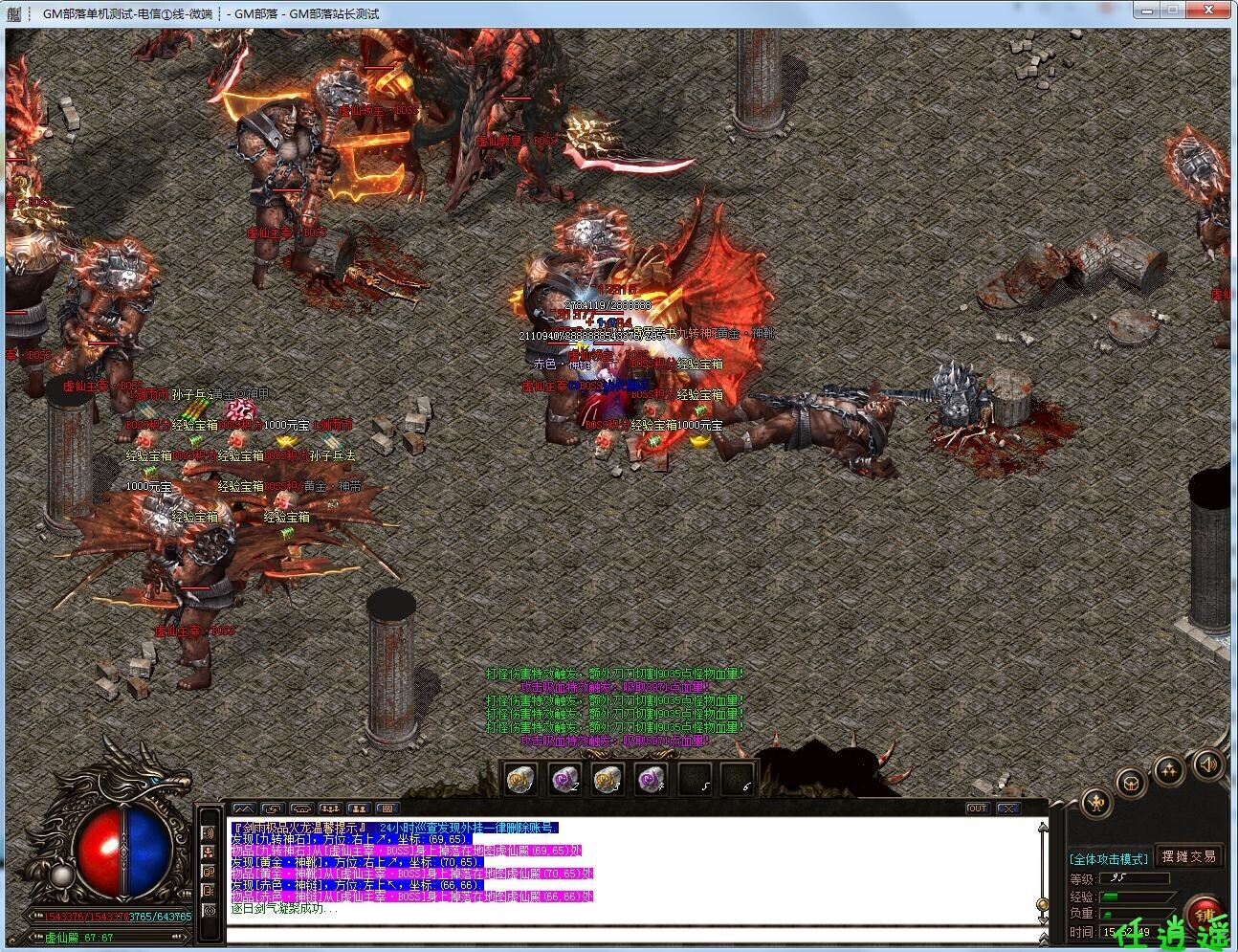Select the potion in quick slot 1
Screen dimensions: 1238x952
coord(520,778)
